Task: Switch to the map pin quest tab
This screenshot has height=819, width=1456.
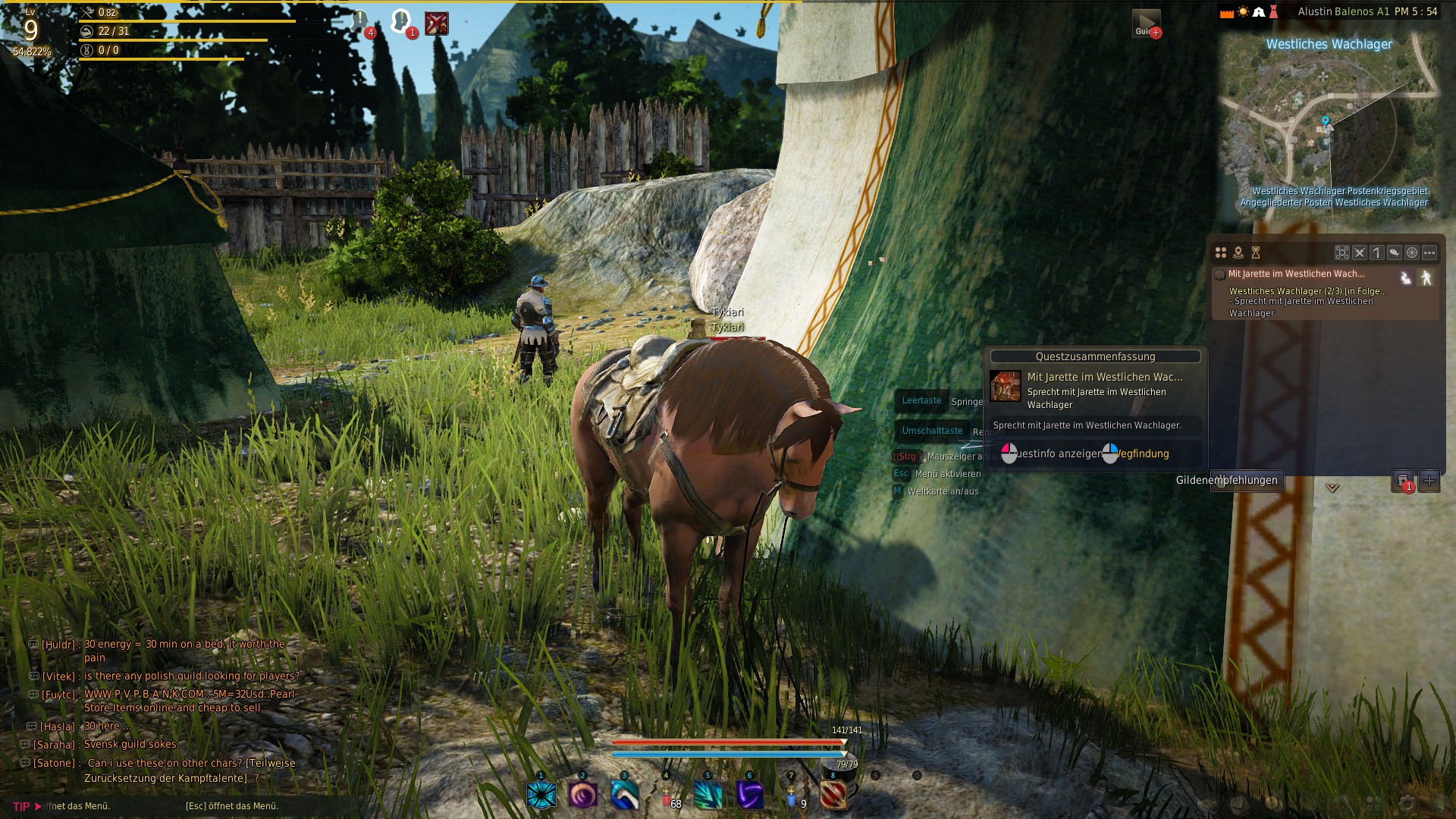Action: (1238, 253)
